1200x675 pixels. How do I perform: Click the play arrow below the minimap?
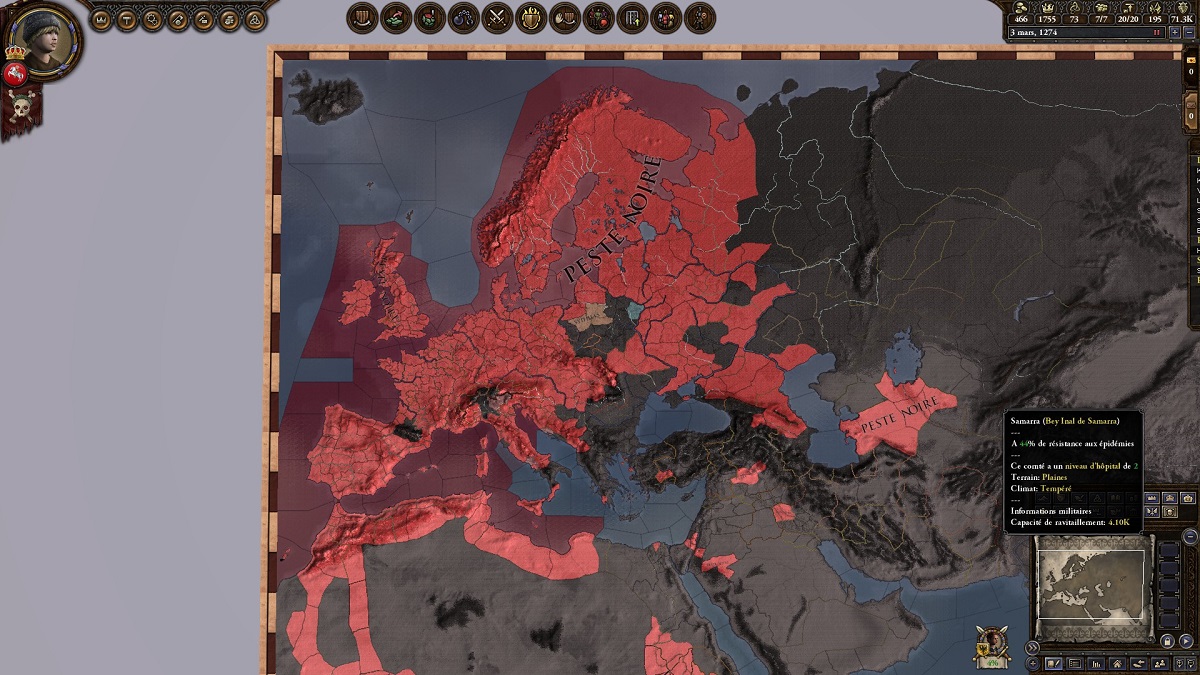pos(1186,641)
